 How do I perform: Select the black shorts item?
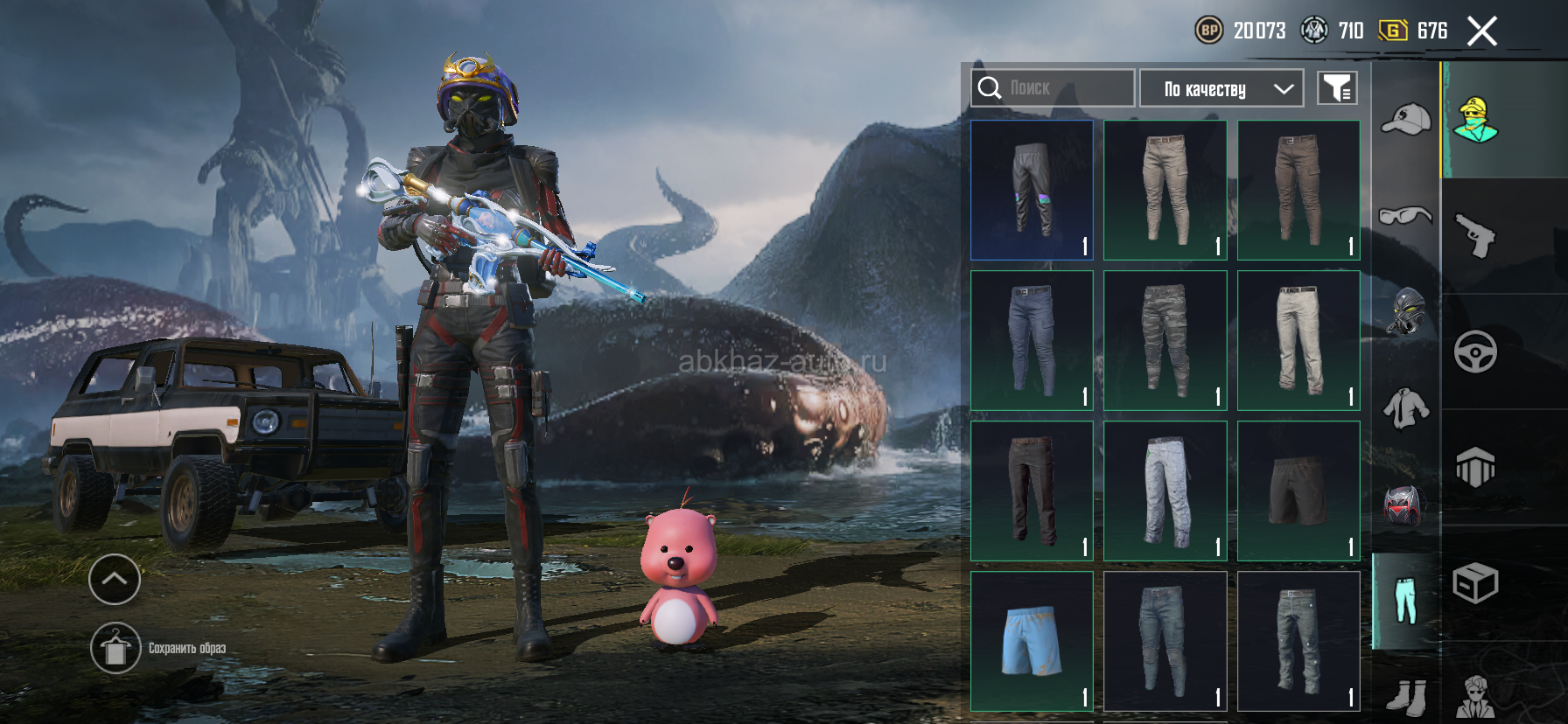[x=1298, y=491]
